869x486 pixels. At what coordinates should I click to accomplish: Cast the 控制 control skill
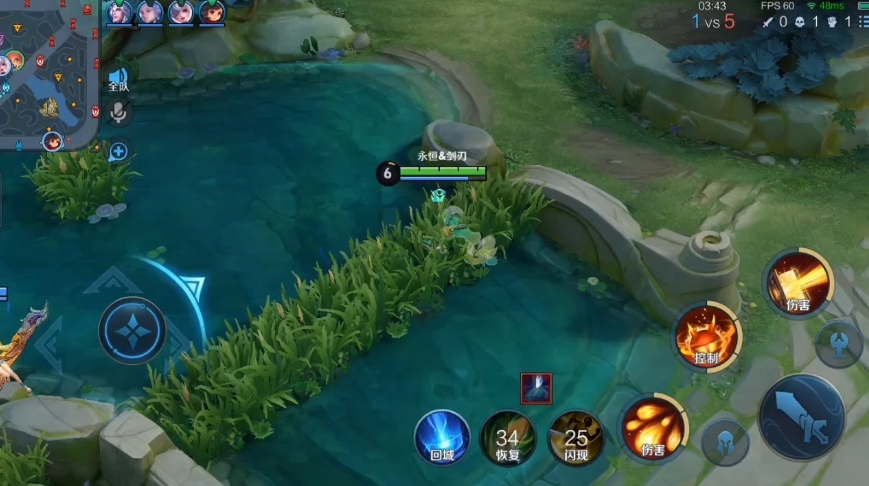click(x=707, y=337)
